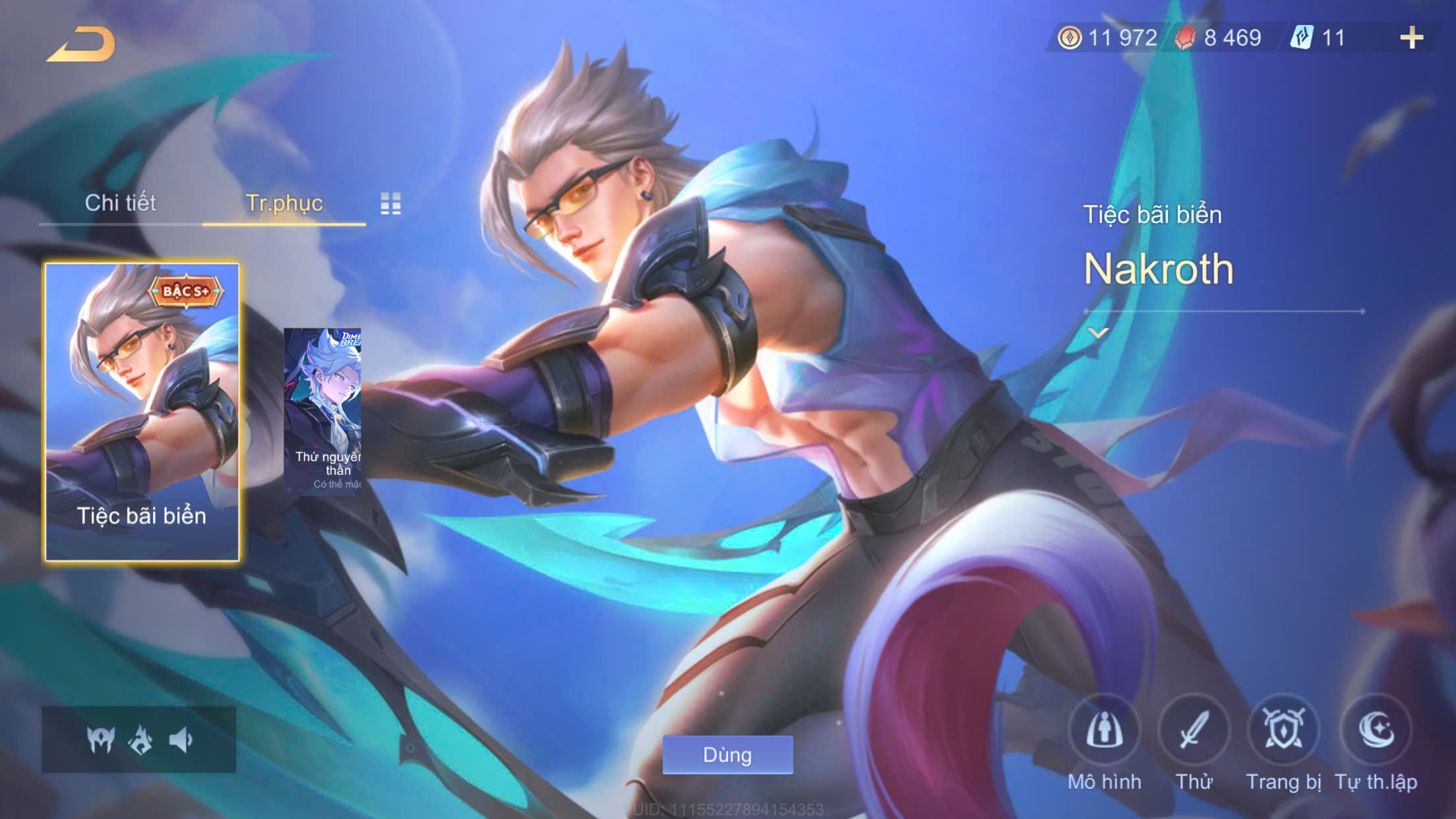The height and width of the screenshot is (819, 1456).
Task: Add currency with the plus button
Action: coord(1411,38)
